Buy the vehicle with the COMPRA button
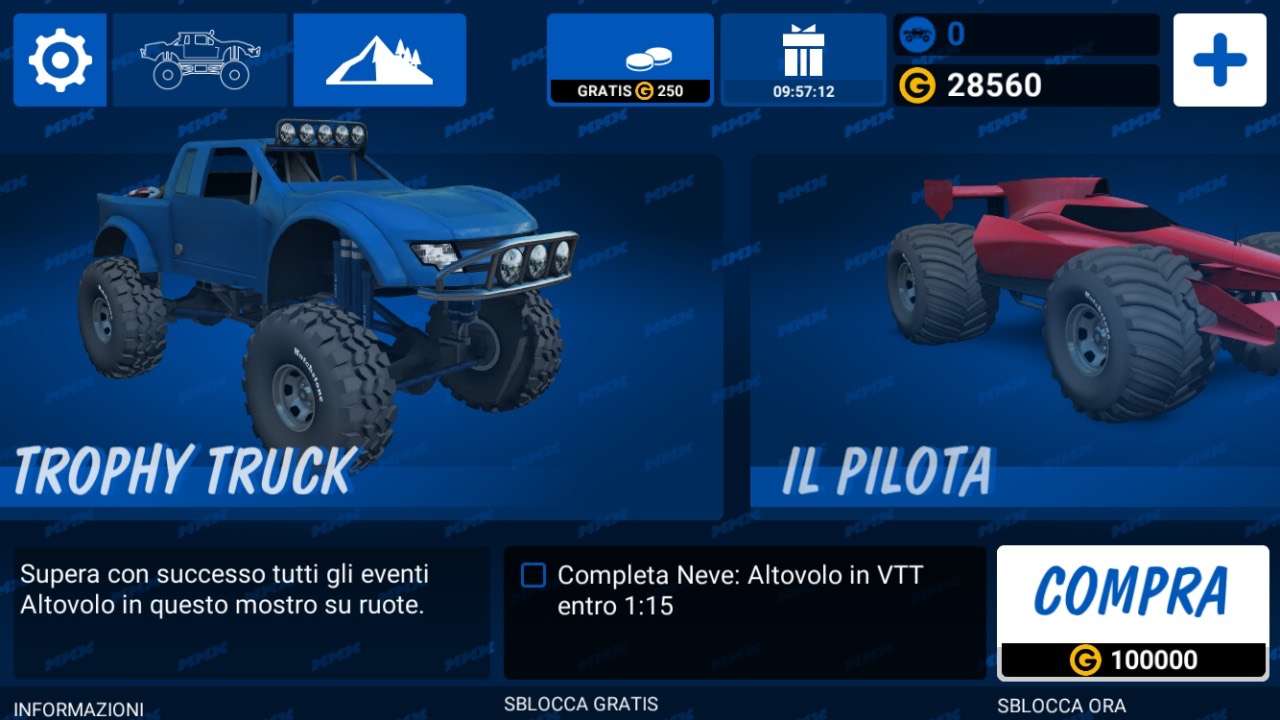Screen dimensions: 1280x720 coord(1132,612)
